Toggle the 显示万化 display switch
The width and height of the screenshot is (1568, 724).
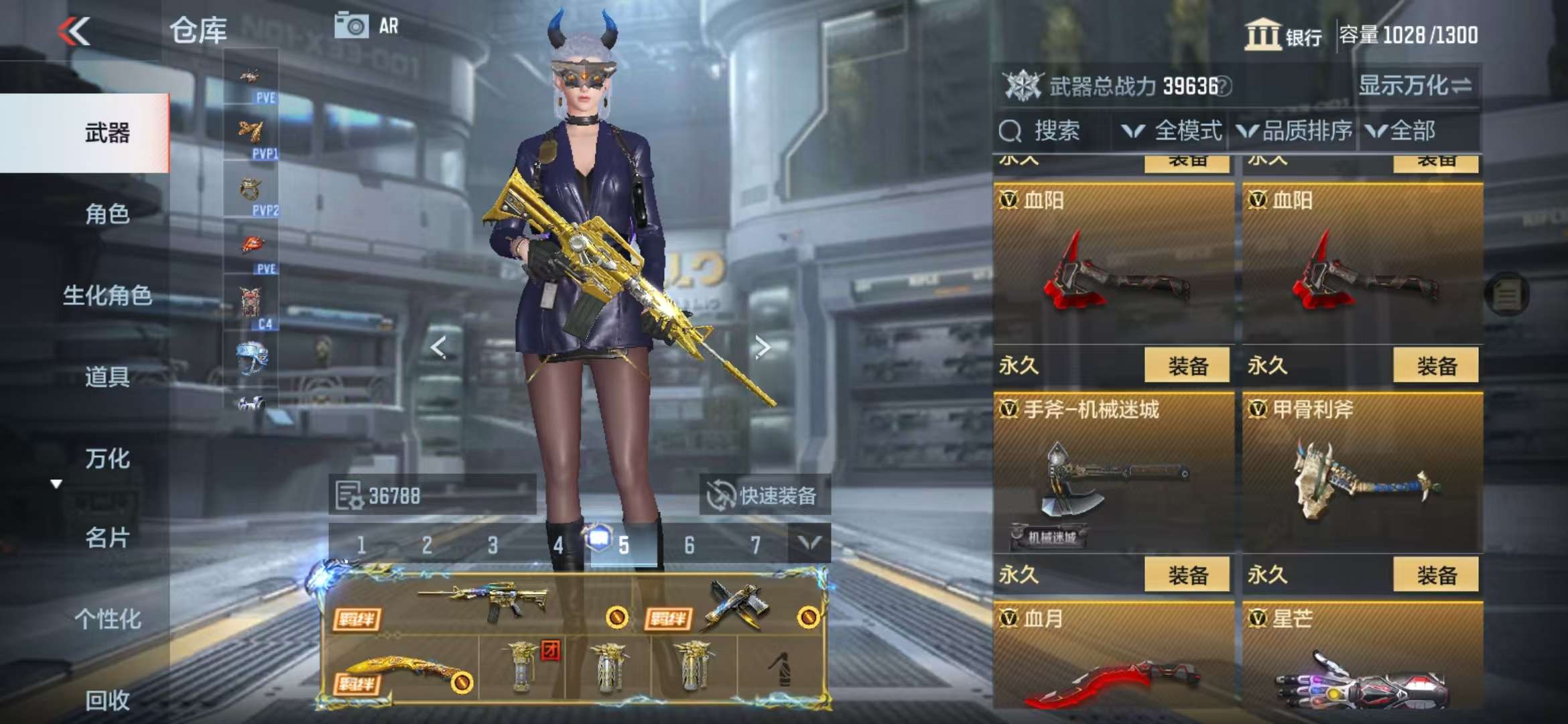(x=1414, y=86)
